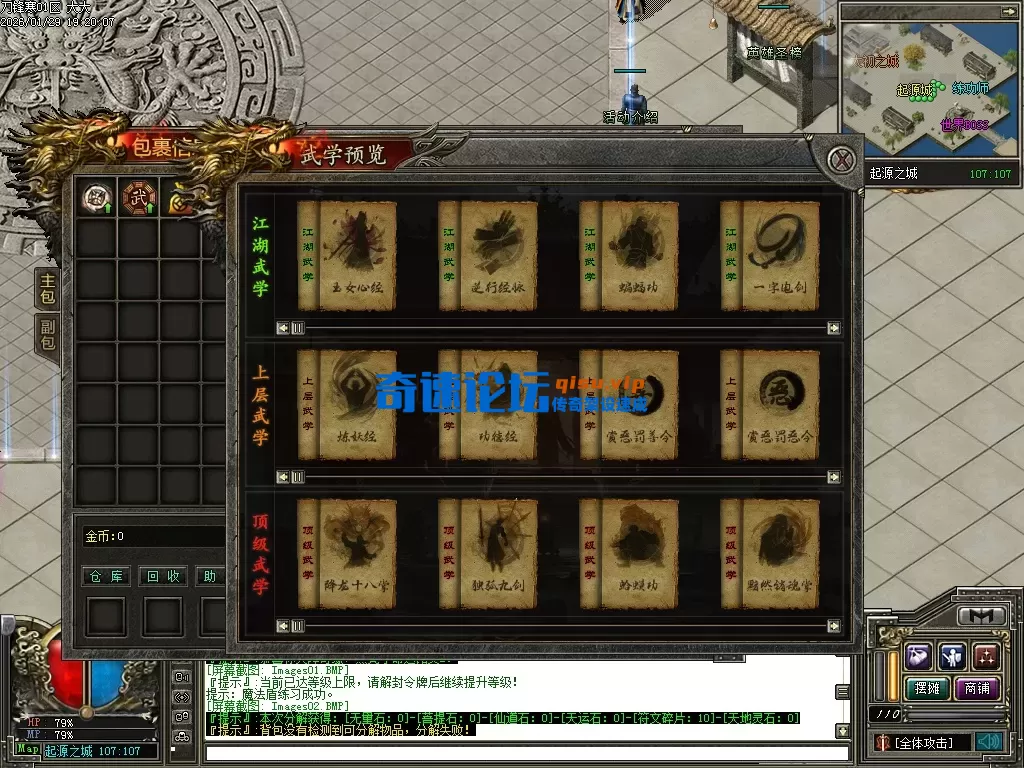Select the 降龙十八掌 top-tier card
This screenshot has height=768, width=1024.
356,553
